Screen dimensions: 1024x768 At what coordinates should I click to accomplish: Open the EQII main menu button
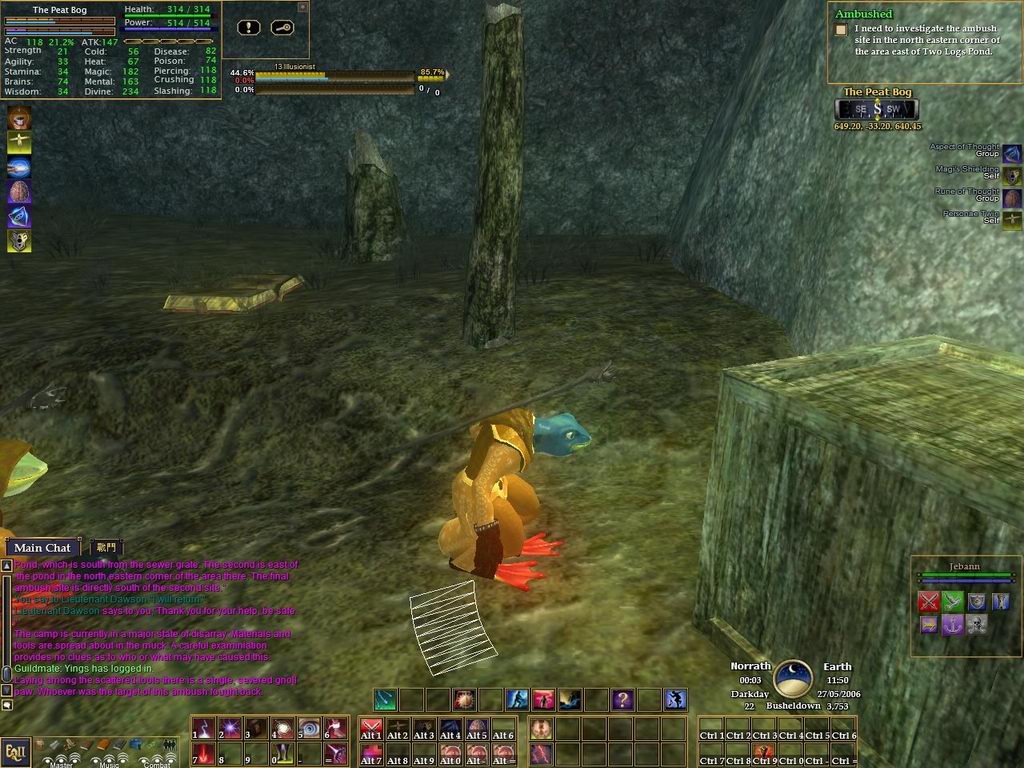pos(14,751)
